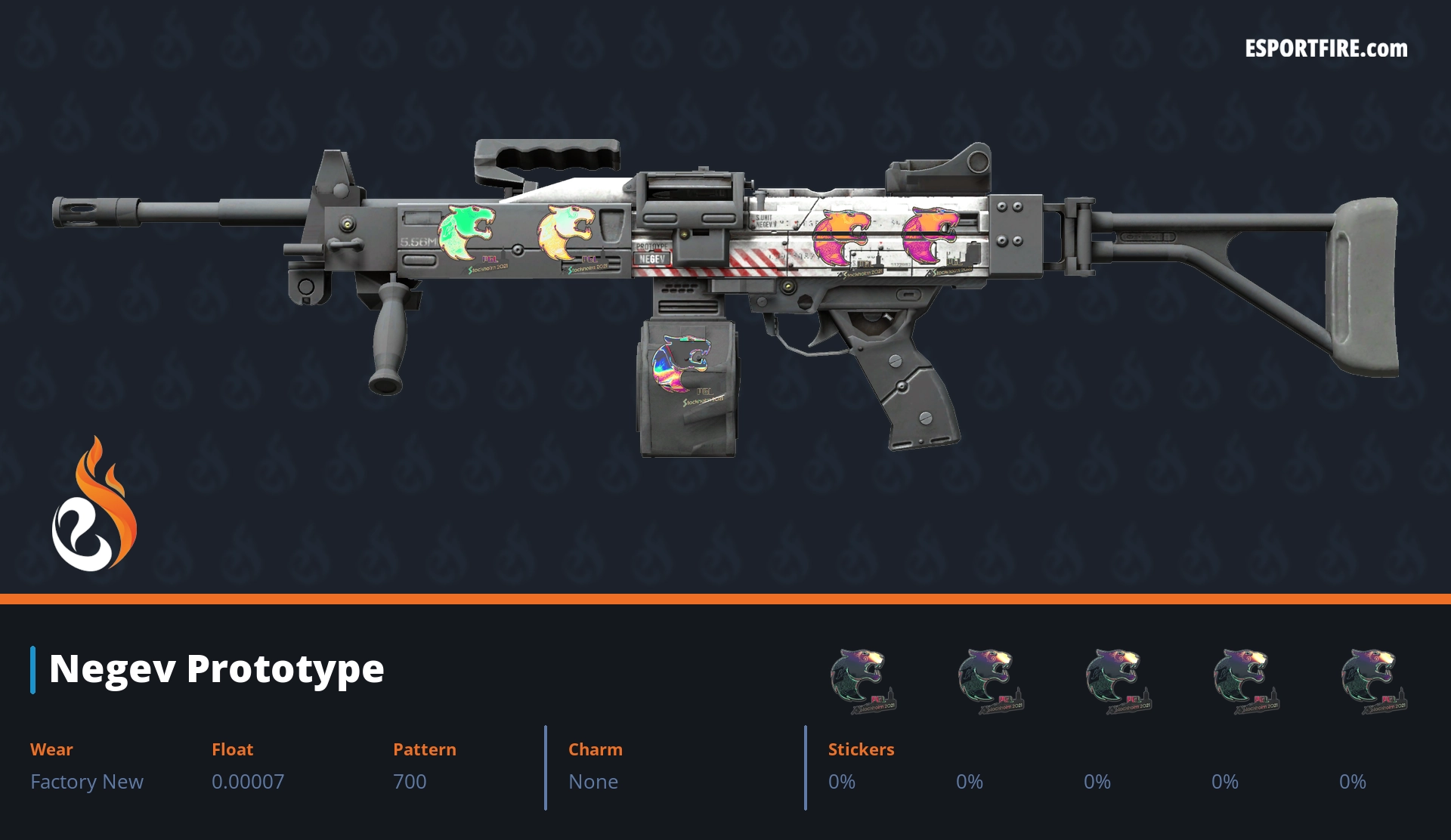The height and width of the screenshot is (840, 1451).
Task: Open the ESPORTFIRE.com site link
Action: 1326,49
